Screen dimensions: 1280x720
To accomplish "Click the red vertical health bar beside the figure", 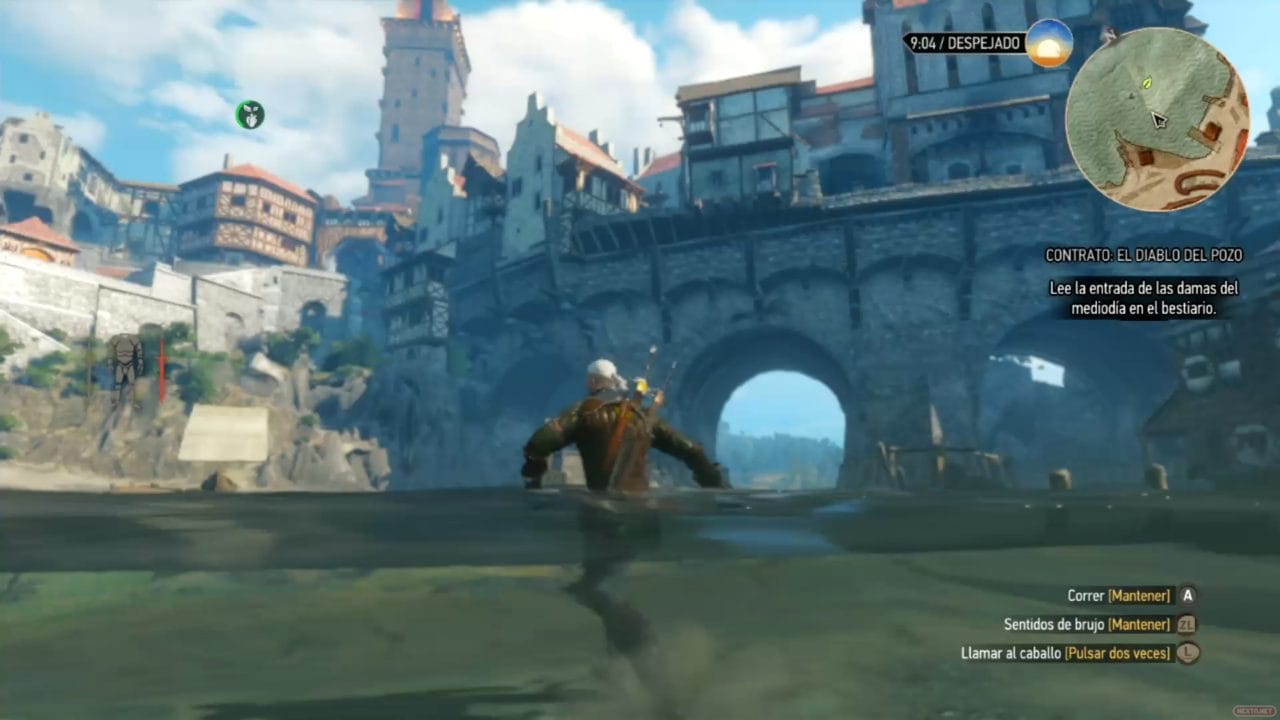I will [x=161, y=370].
